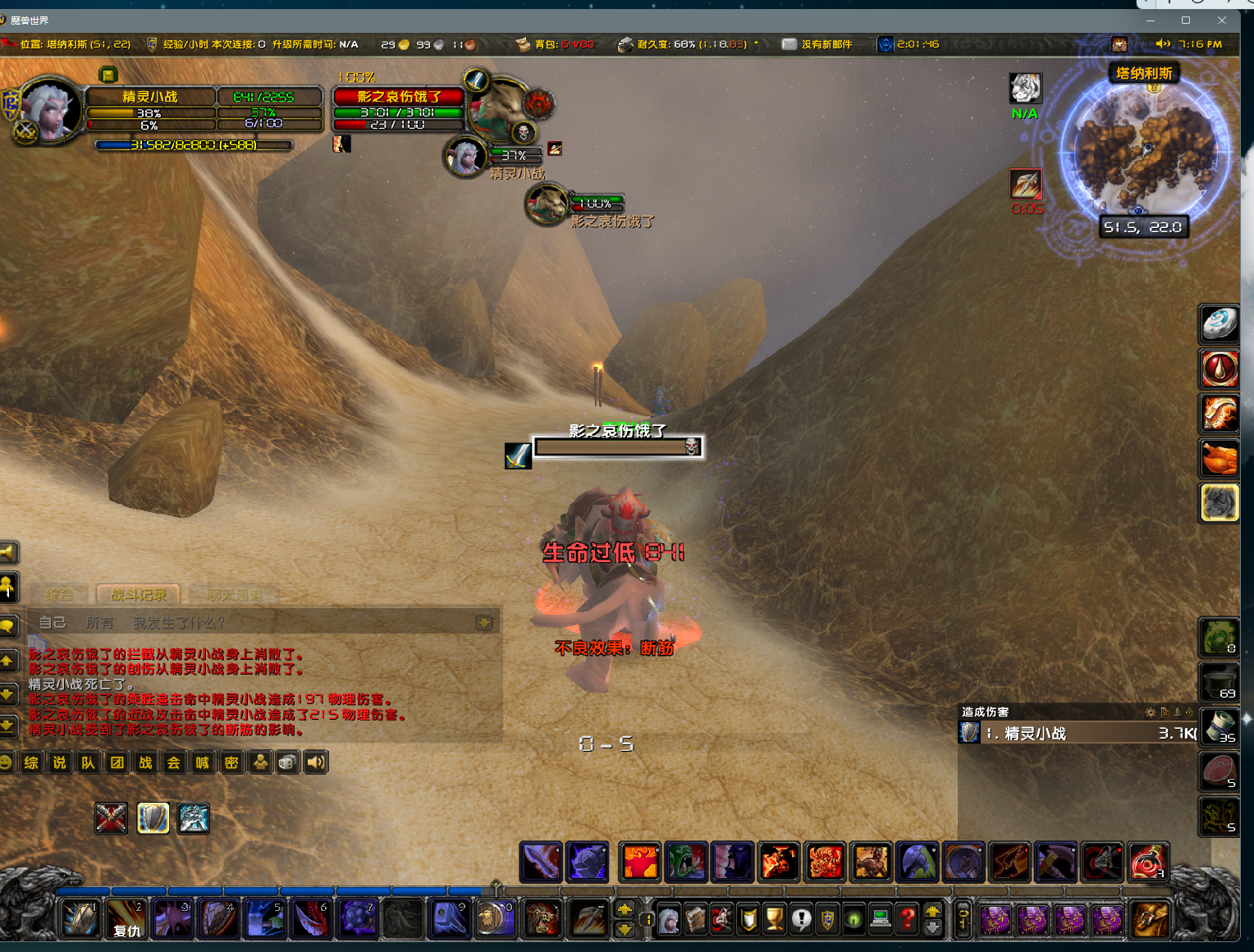Open the 综合 general chat tab
The image size is (1254, 952).
59,595
